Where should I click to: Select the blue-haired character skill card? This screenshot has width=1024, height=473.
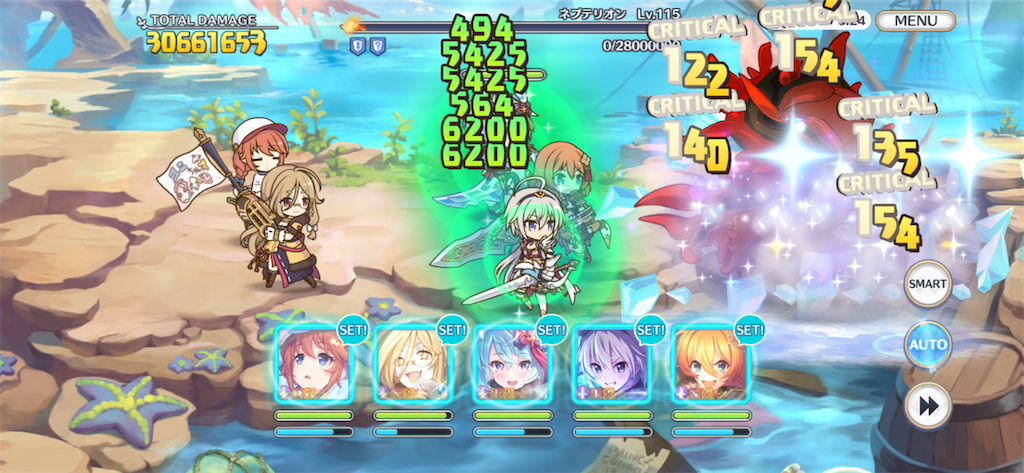(512, 364)
